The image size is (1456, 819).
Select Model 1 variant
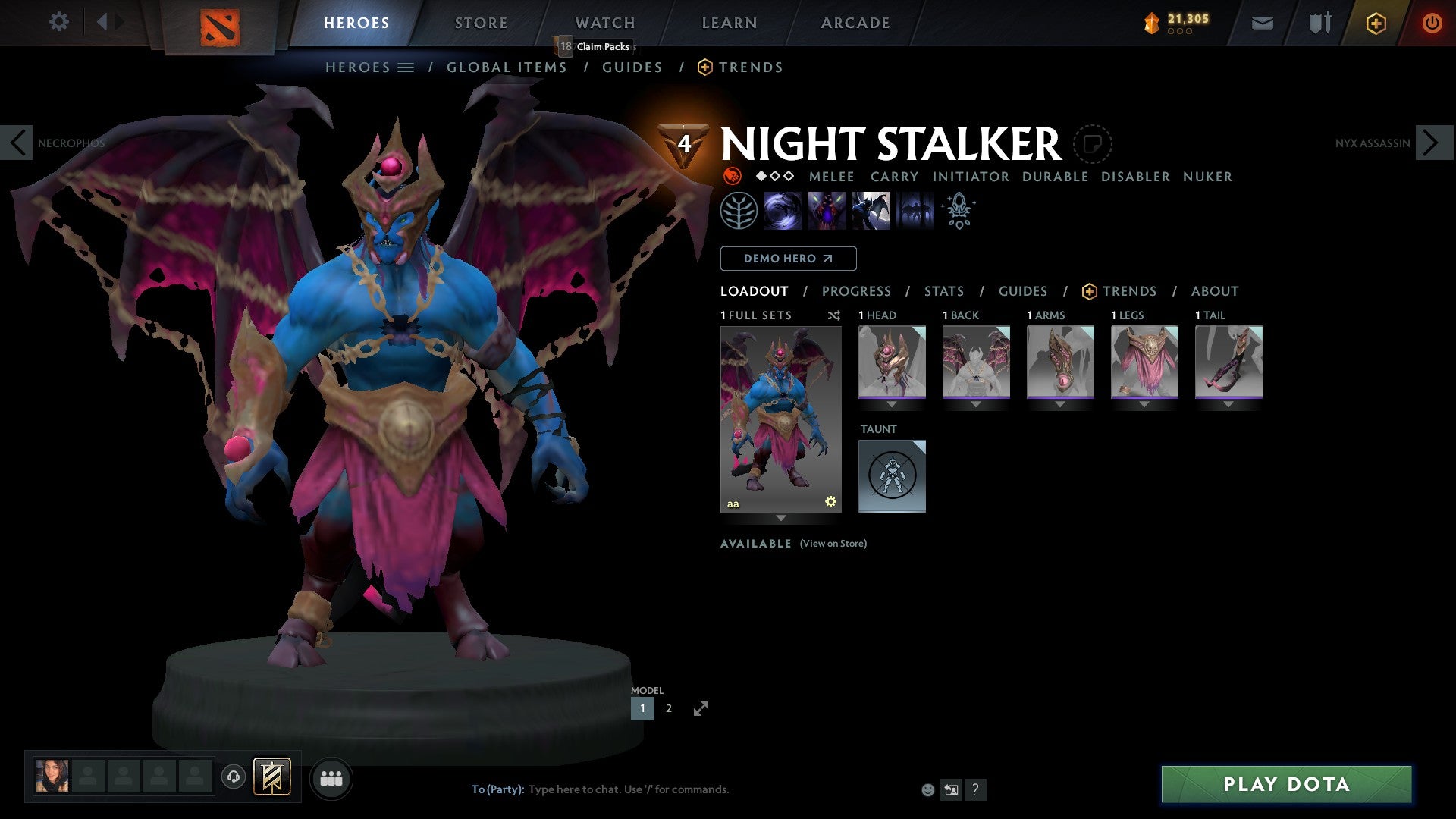click(x=642, y=708)
